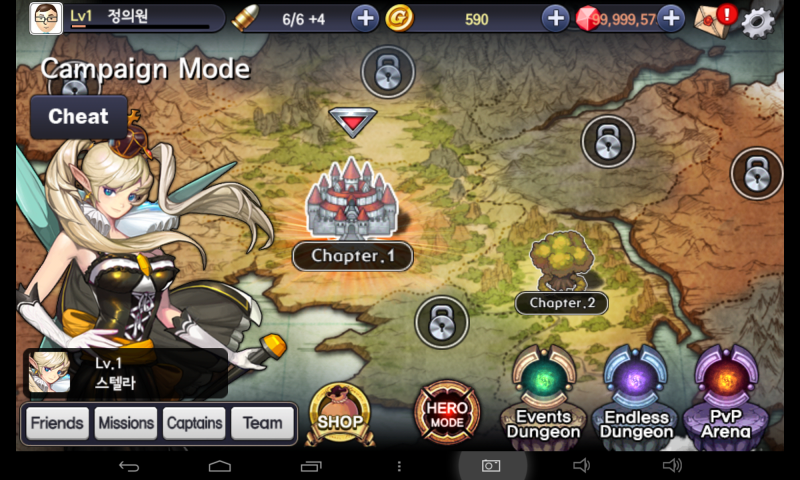
Task: Add gold coins with the plus button
Action: (555, 18)
